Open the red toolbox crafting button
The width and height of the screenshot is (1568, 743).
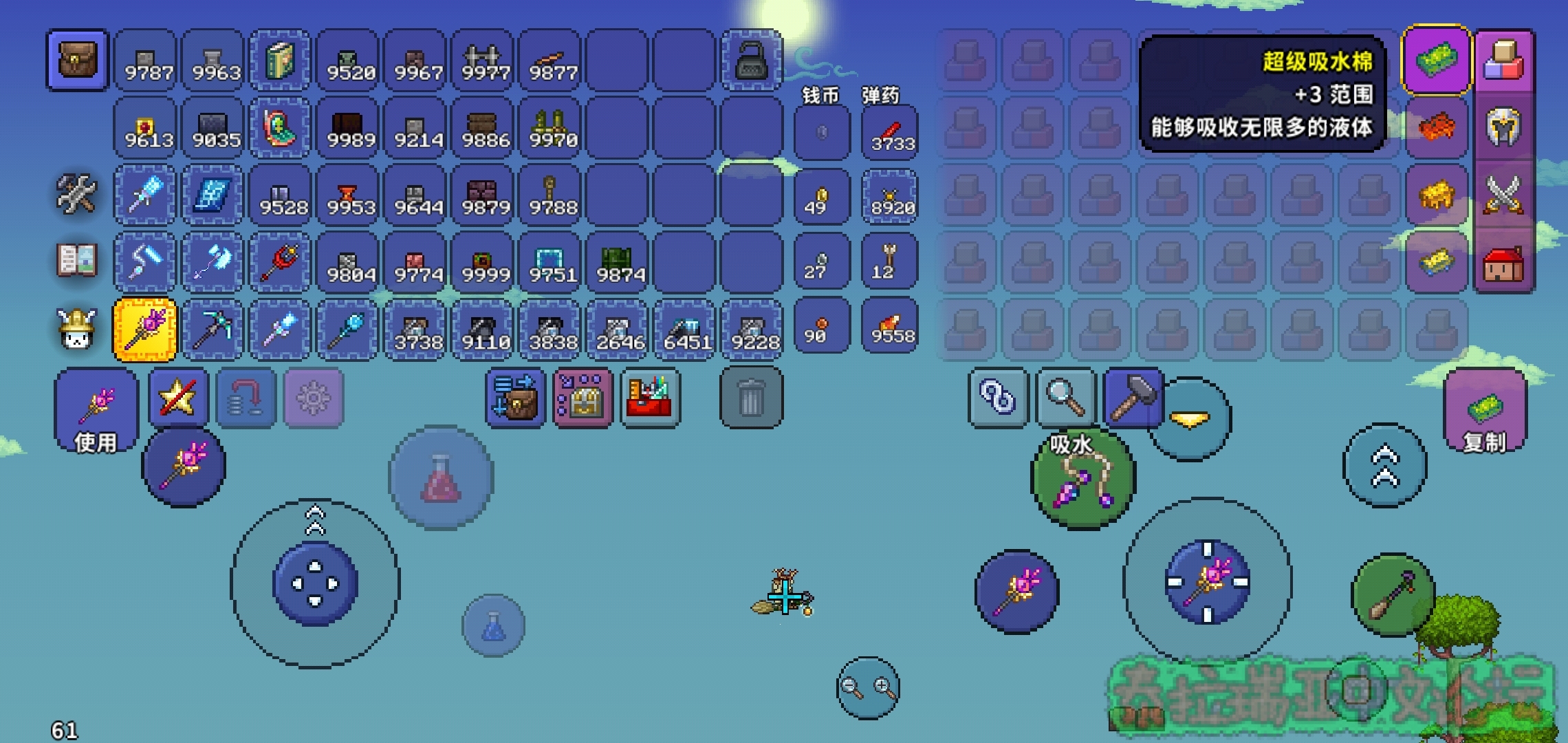(x=650, y=398)
